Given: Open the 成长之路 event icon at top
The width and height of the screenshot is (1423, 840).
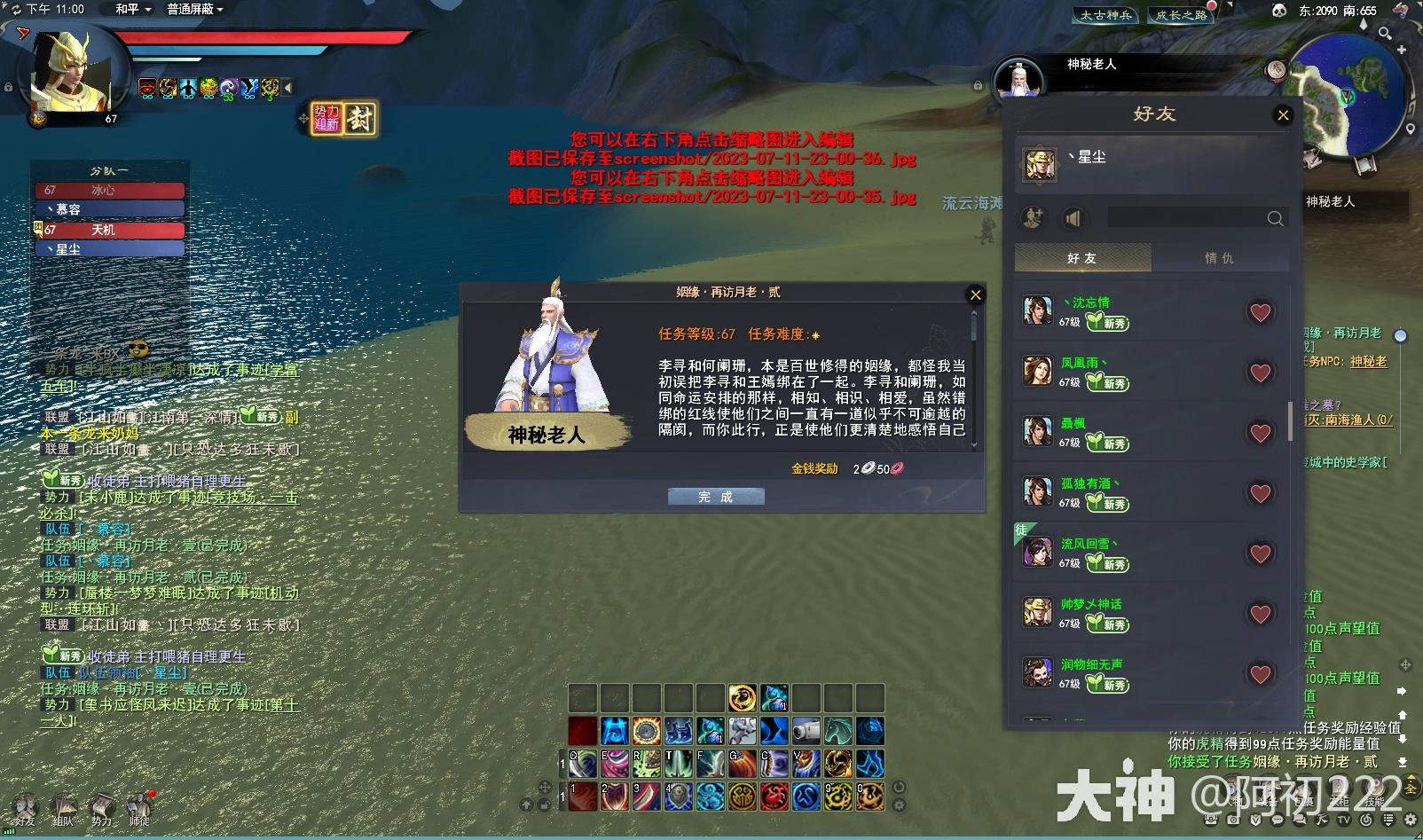Looking at the screenshot, I should (1180, 14).
